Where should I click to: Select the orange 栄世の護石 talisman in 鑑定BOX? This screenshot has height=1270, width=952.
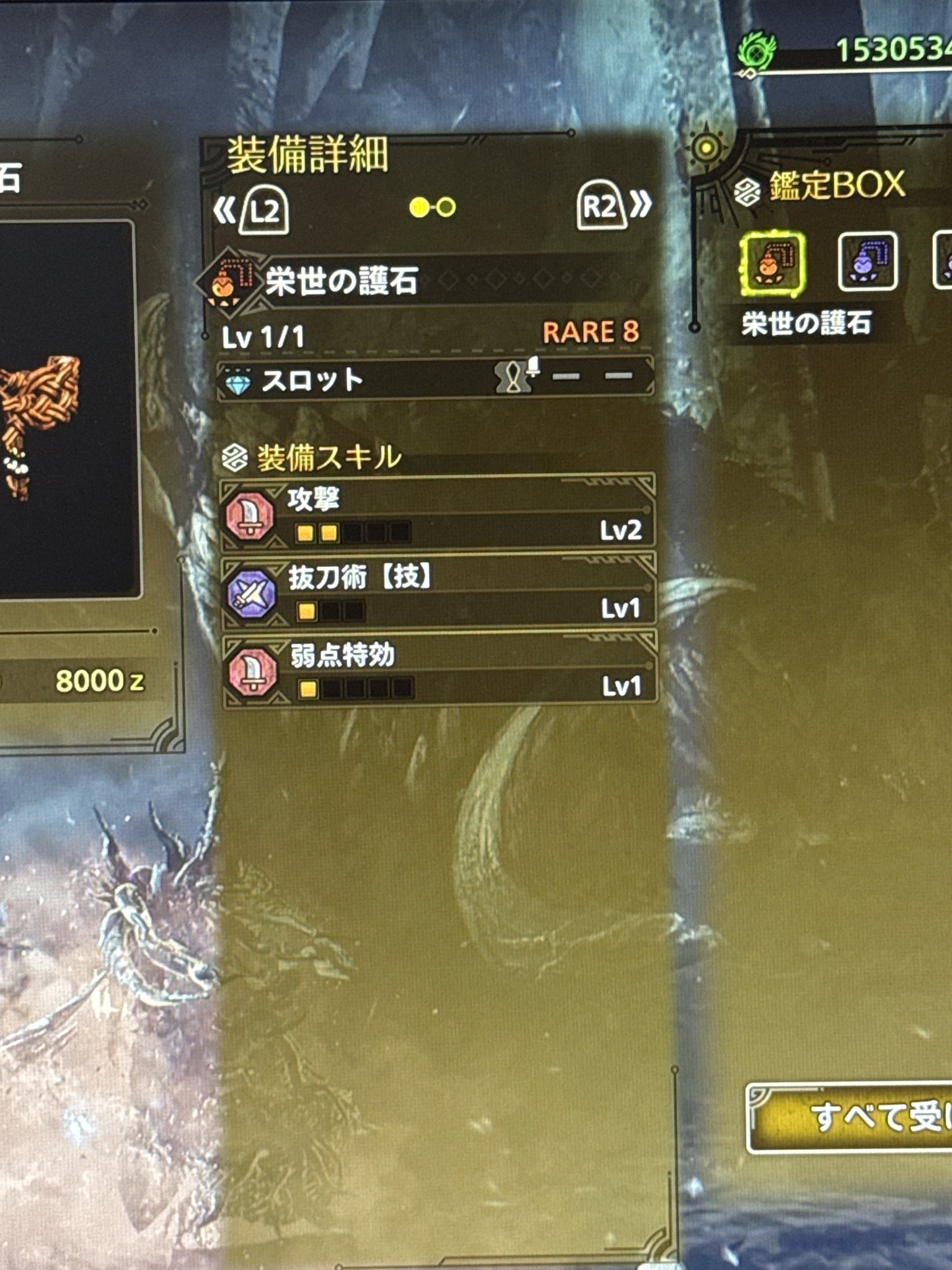[772, 263]
